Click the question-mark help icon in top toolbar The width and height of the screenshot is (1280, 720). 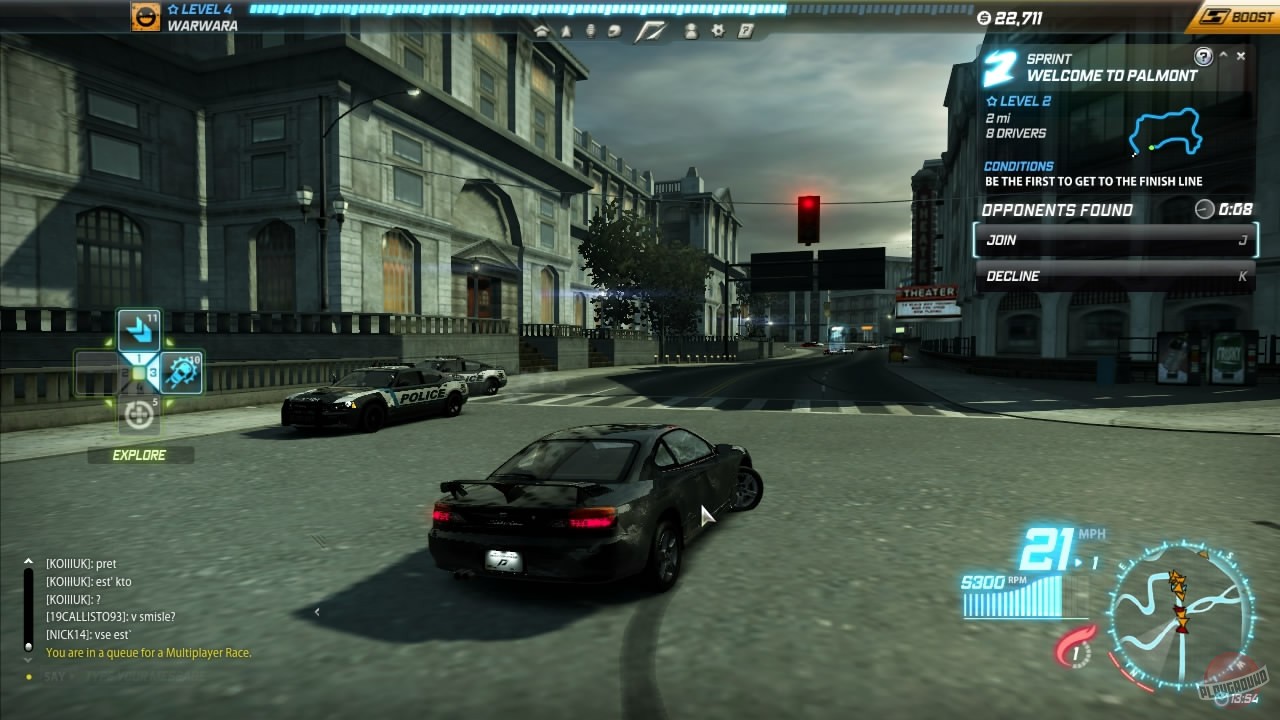pyautogui.click(x=744, y=30)
